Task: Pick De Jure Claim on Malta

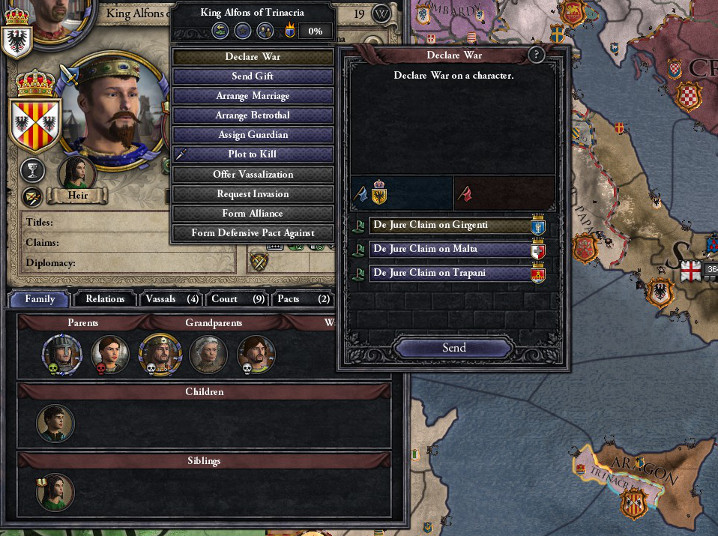Action: tap(449, 249)
